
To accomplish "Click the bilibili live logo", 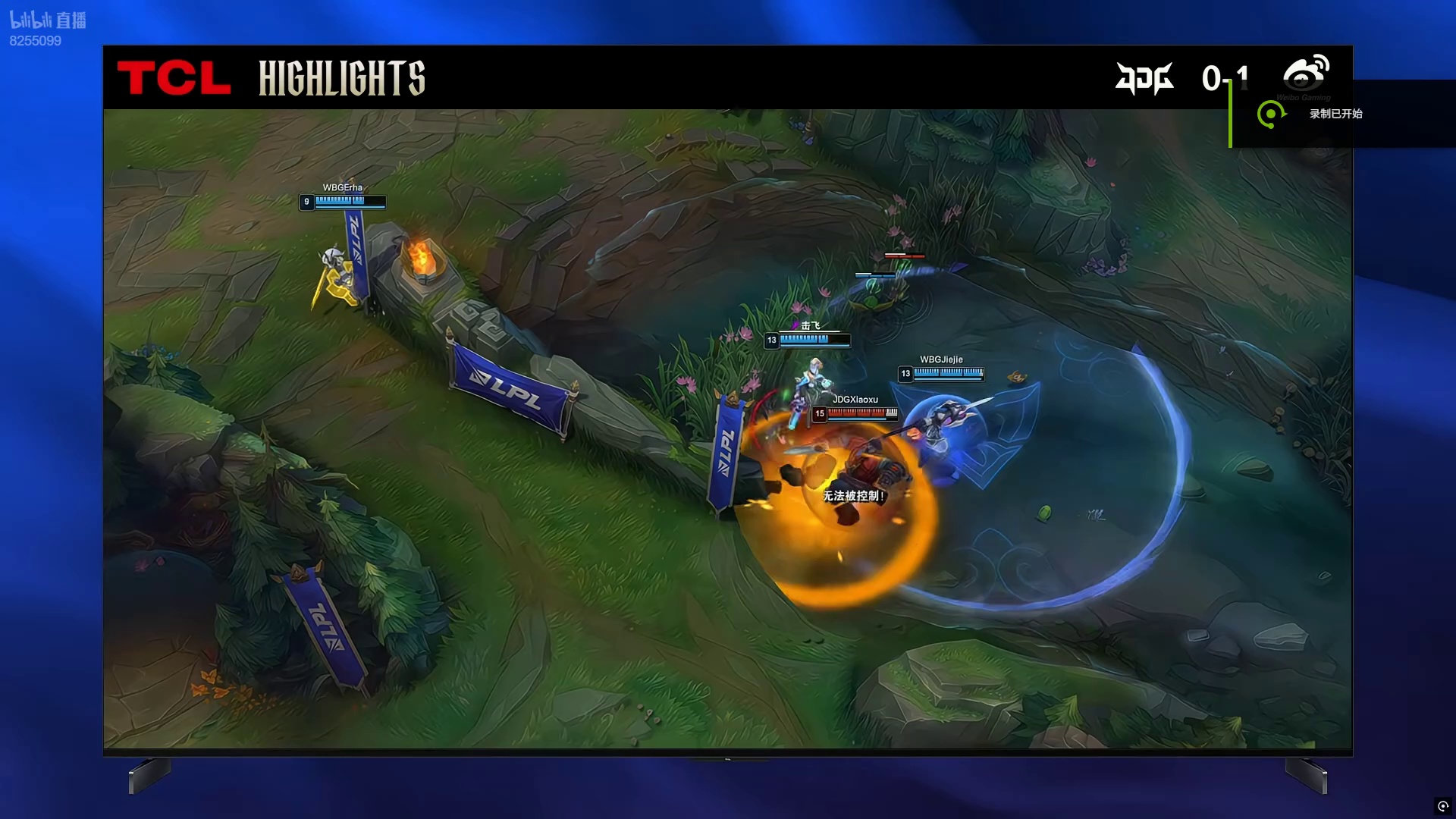I will point(48,20).
